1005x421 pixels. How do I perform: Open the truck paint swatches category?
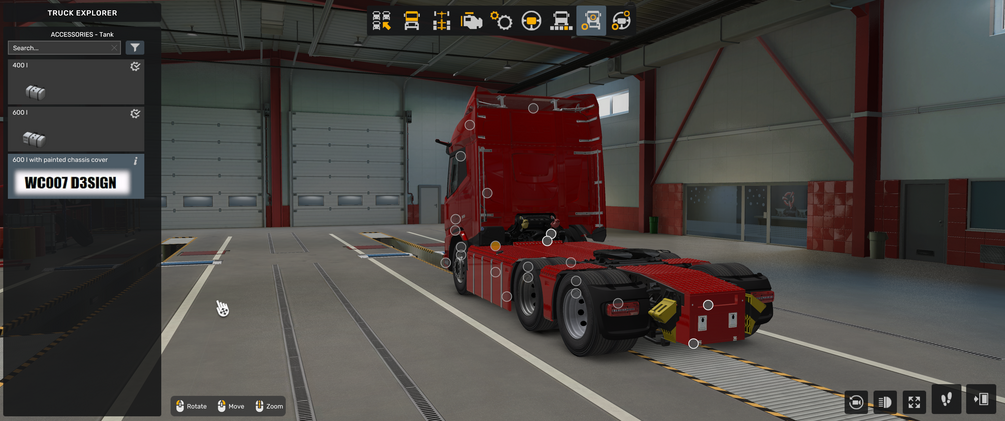pos(561,21)
